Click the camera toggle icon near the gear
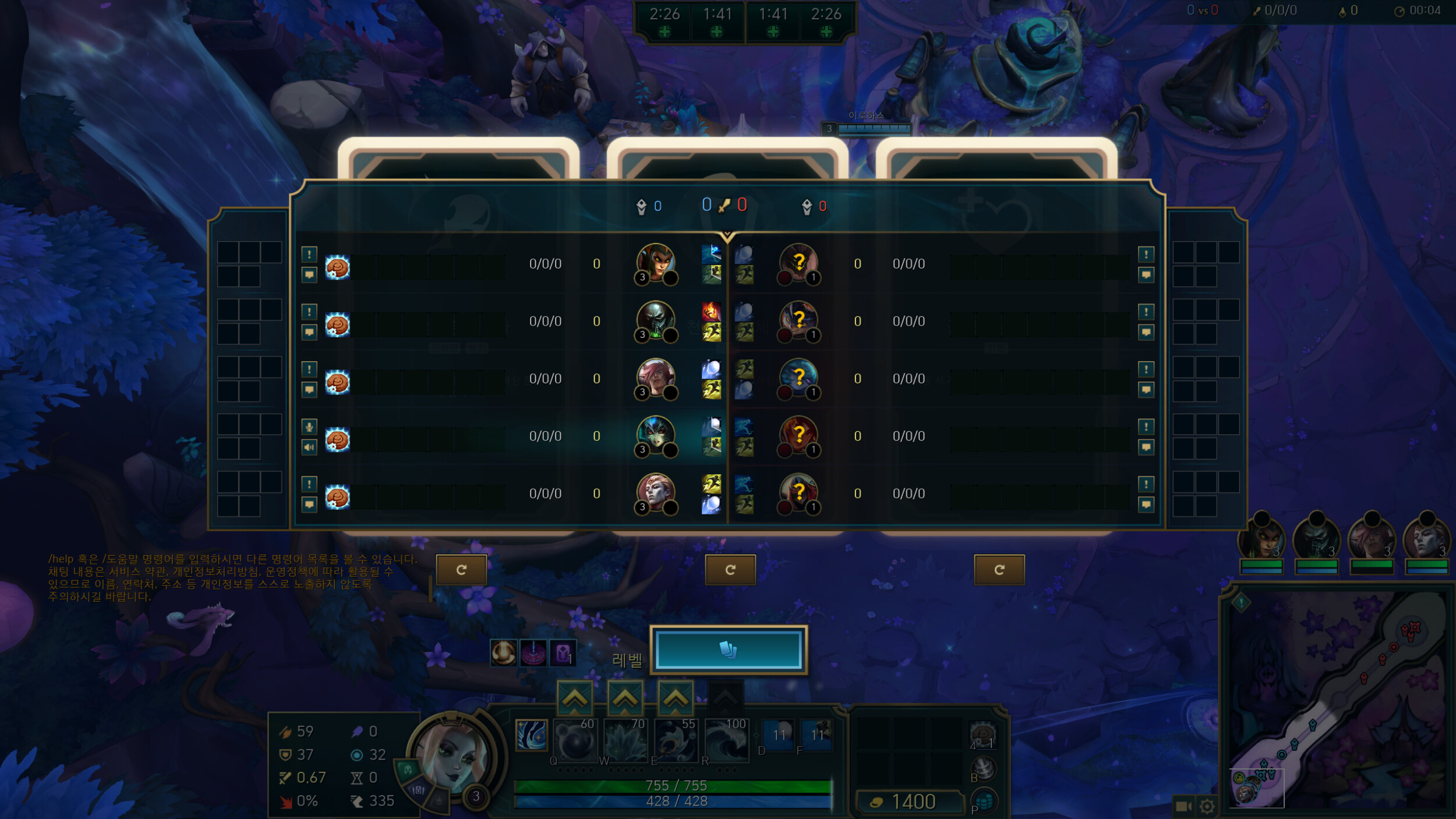The height and width of the screenshot is (819, 1456). point(1182,806)
